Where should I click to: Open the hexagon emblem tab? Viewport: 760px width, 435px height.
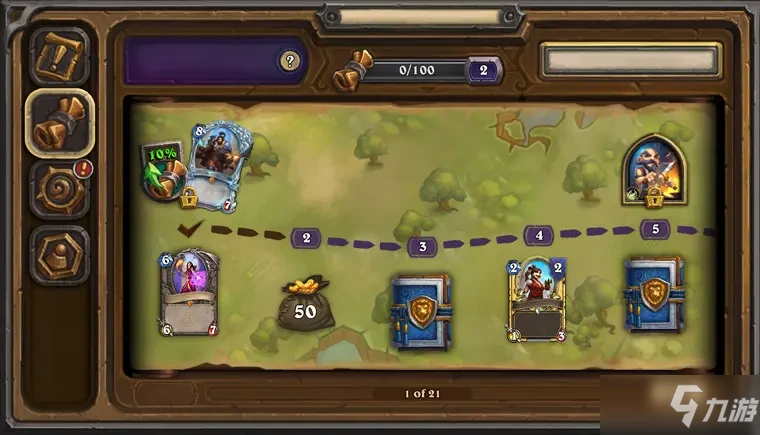point(58,253)
